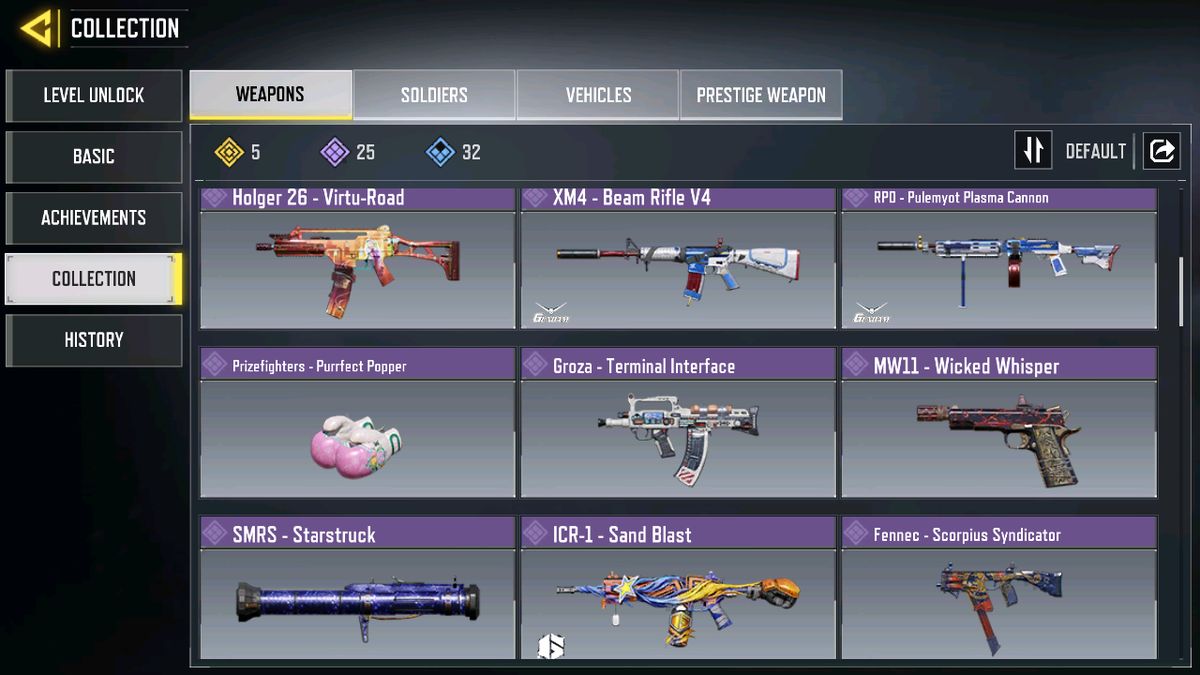This screenshot has height=675, width=1200.
Task: Select the Collection menu entry
Action: tap(94, 279)
